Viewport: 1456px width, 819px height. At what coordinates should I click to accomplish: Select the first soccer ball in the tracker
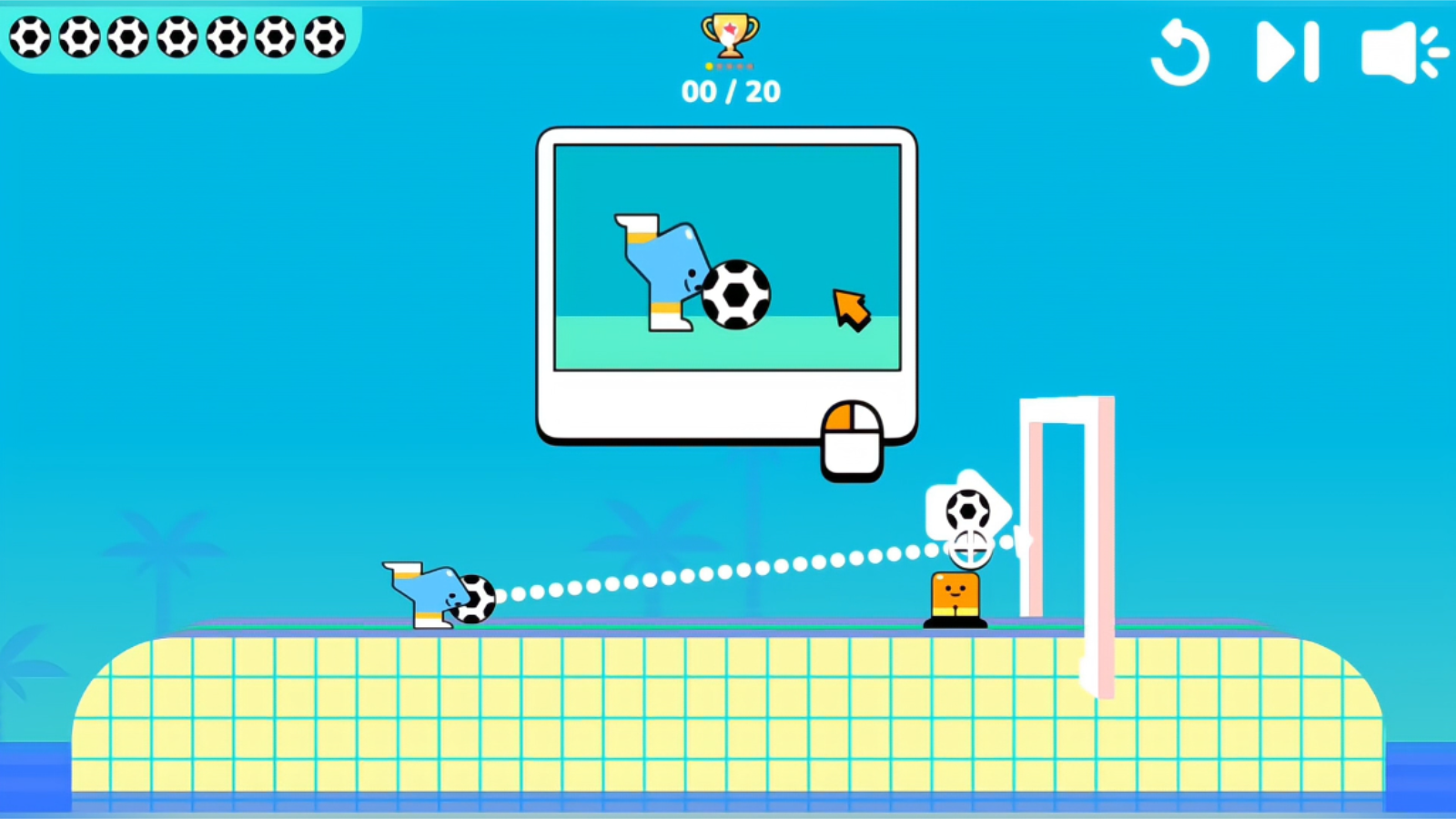pyautogui.click(x=29, y=38)
